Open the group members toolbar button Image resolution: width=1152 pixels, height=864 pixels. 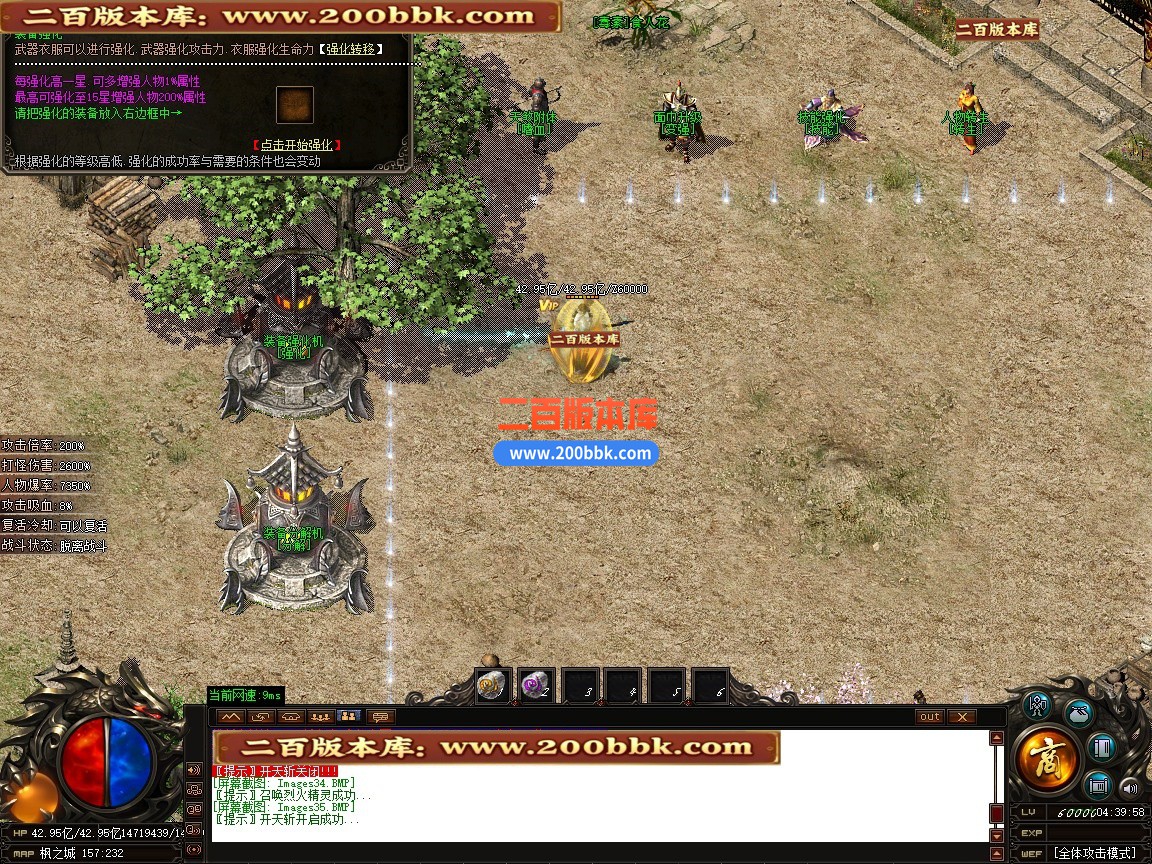click(320, 716)
